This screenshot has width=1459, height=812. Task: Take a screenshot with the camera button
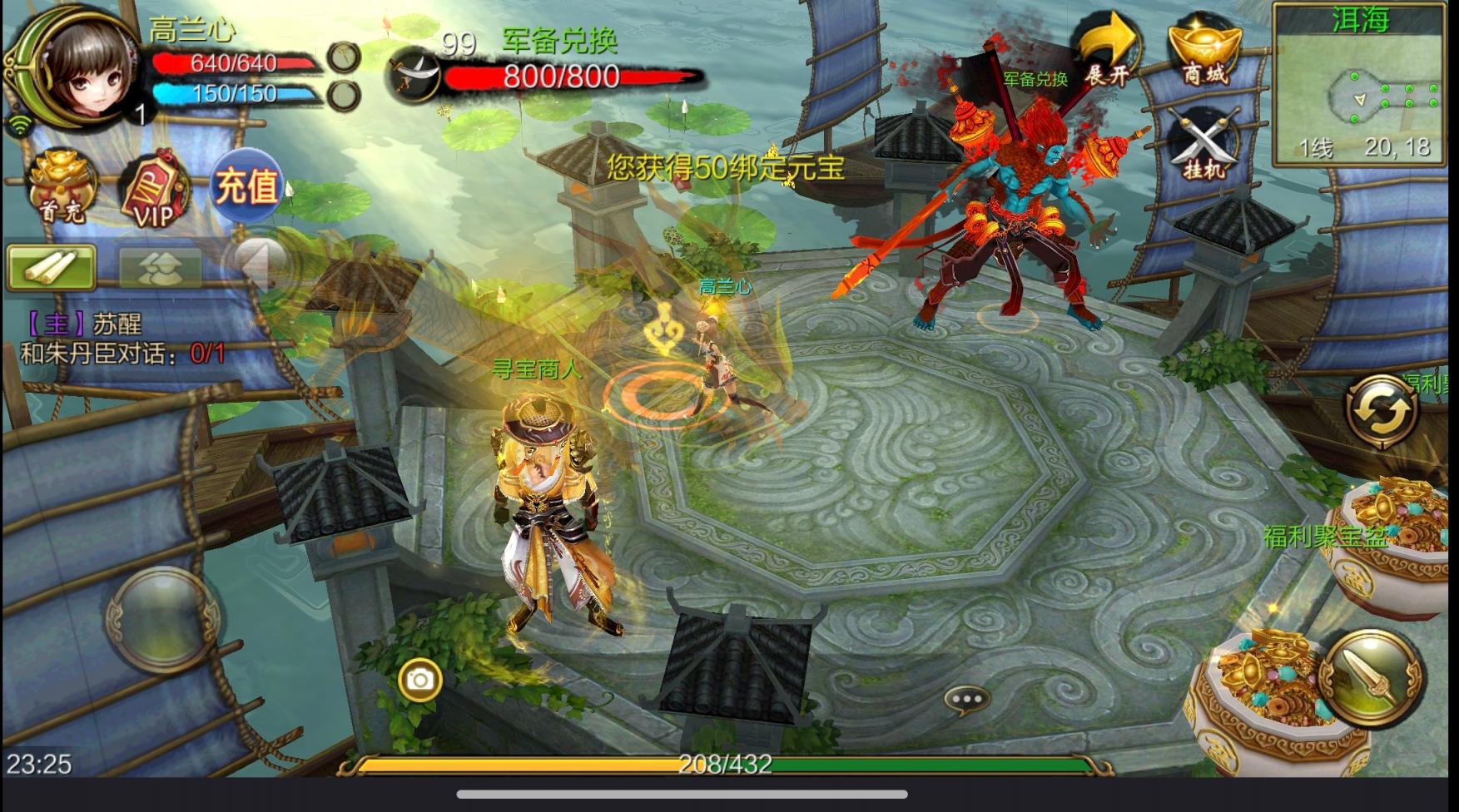tap(420, 681)
